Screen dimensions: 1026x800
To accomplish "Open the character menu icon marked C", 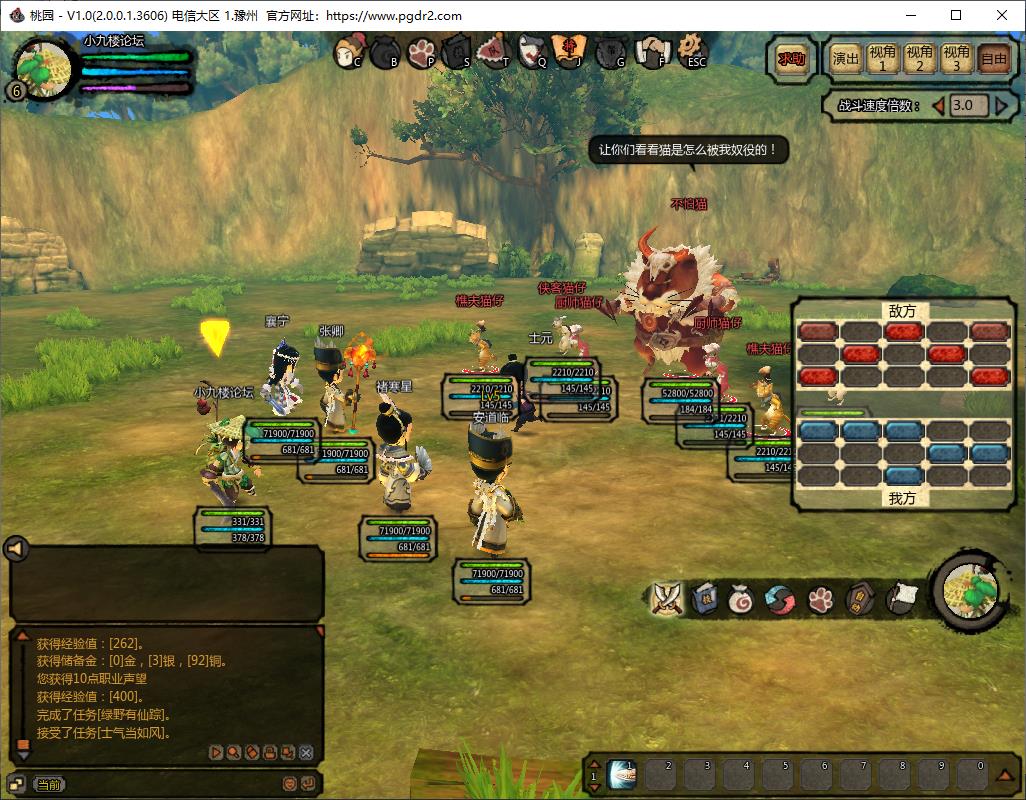I will [349, 51].
